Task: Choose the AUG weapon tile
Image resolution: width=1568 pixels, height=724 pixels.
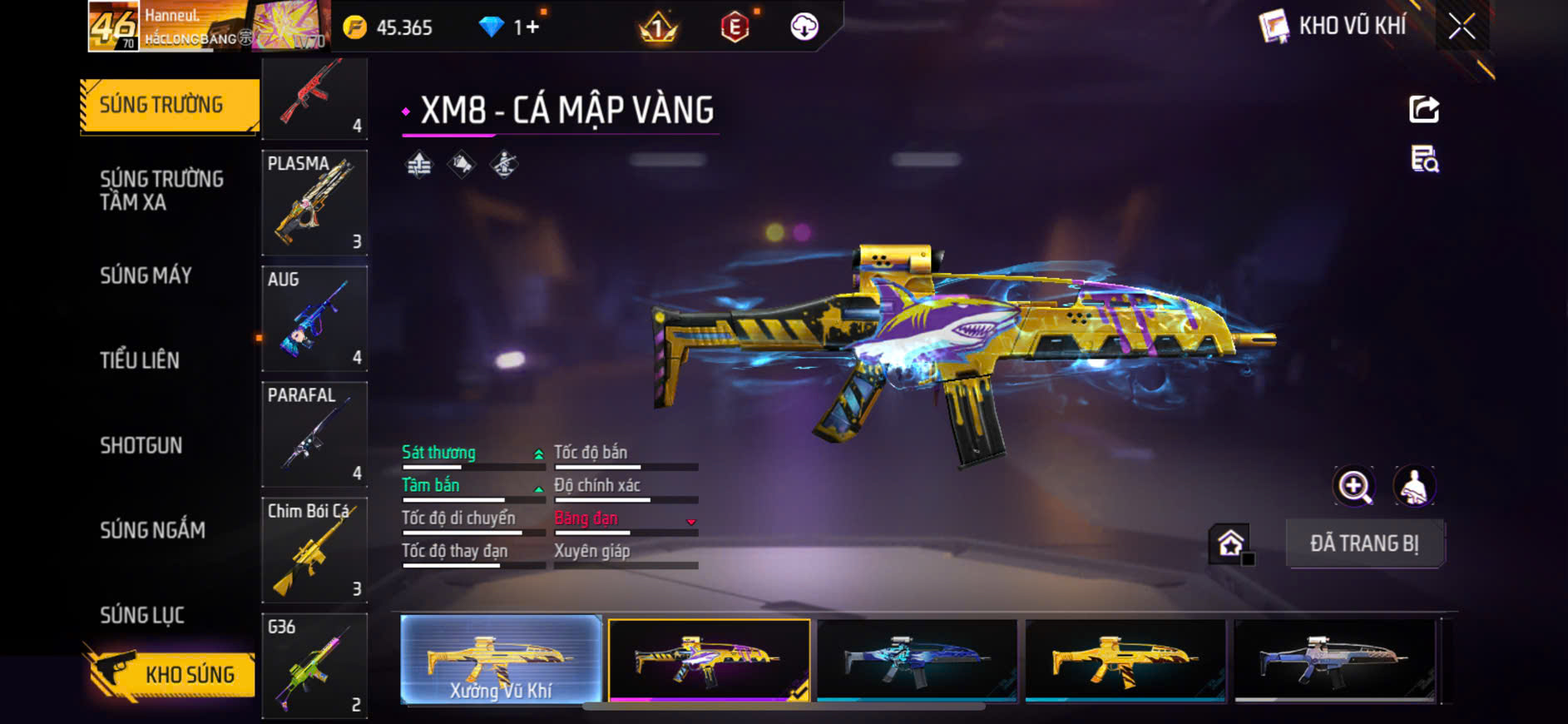Action: (314, 318)
